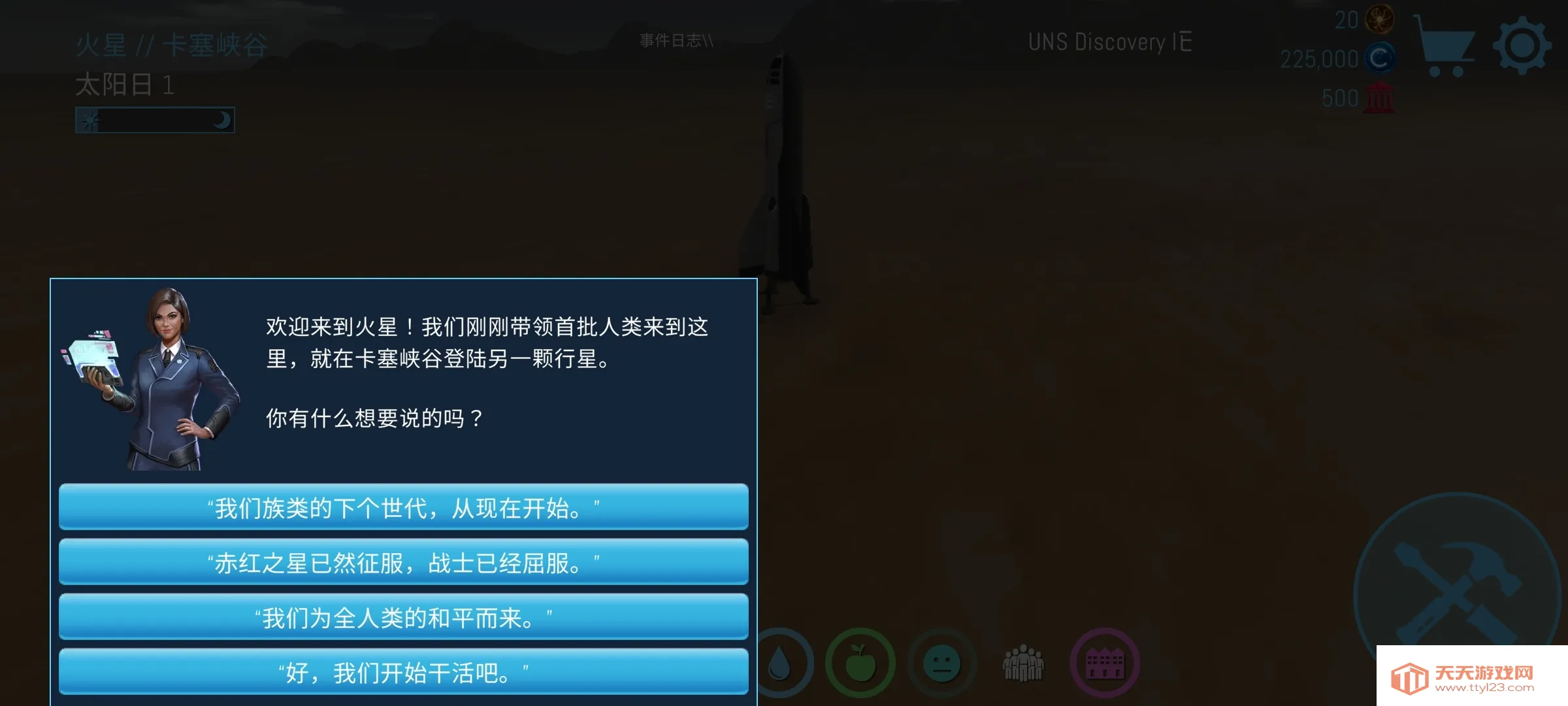Tap the credits currency icon
The height and width of the screenshot is (706, 1568).
coord(1380,58)
